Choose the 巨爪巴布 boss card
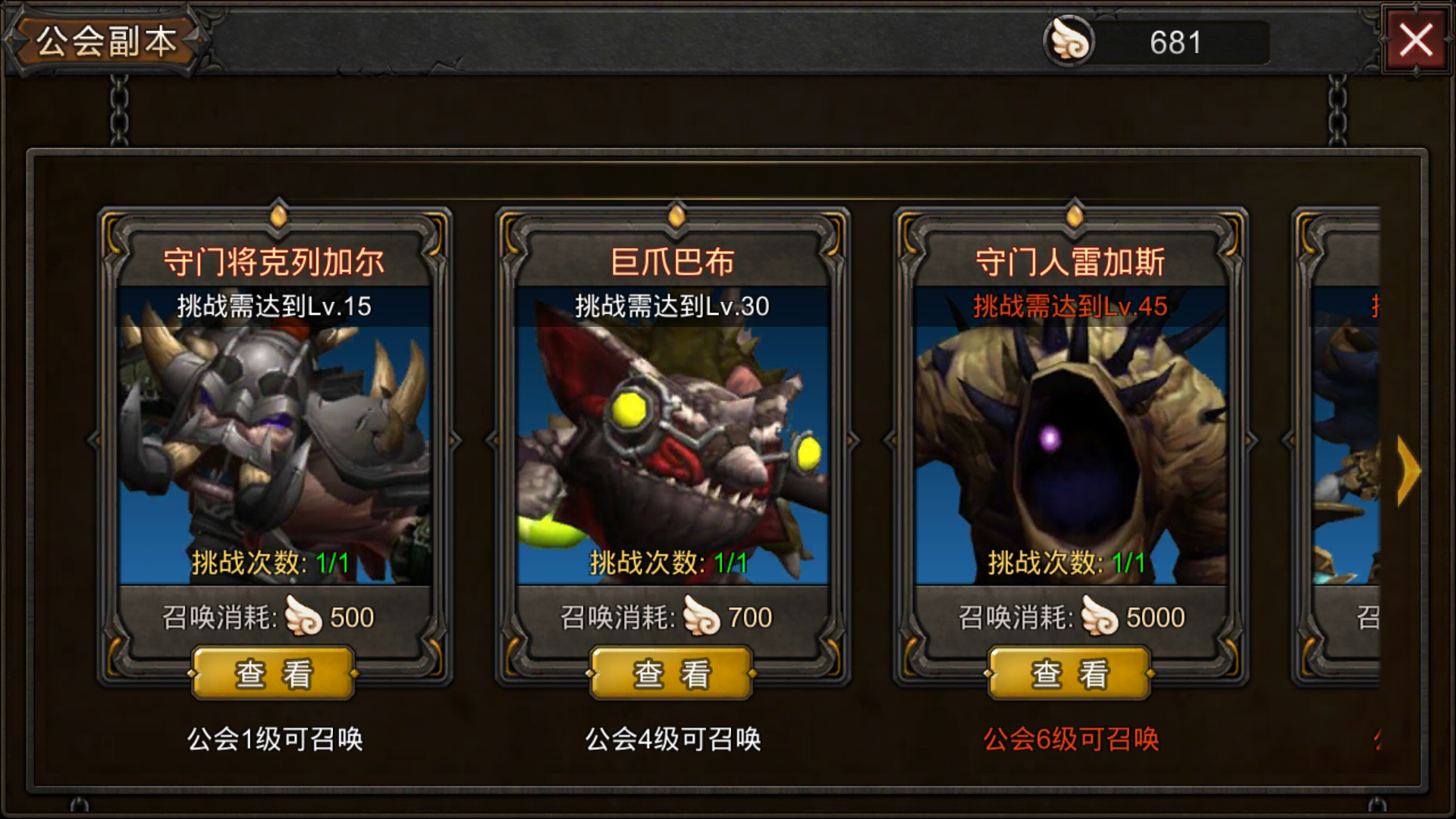1456x819 pixels. pos(673,440)
